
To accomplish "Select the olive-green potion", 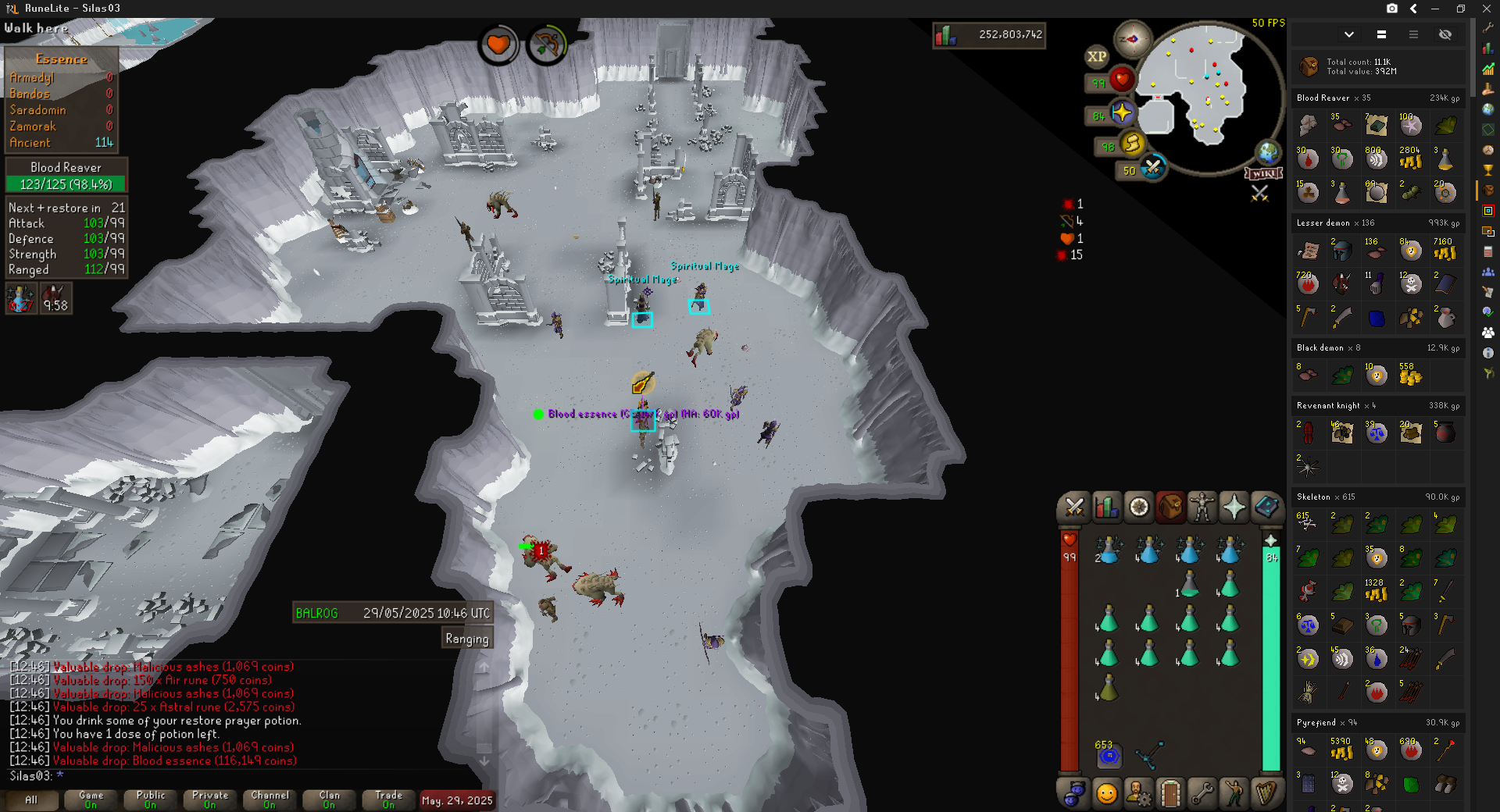I will 1108,689.
